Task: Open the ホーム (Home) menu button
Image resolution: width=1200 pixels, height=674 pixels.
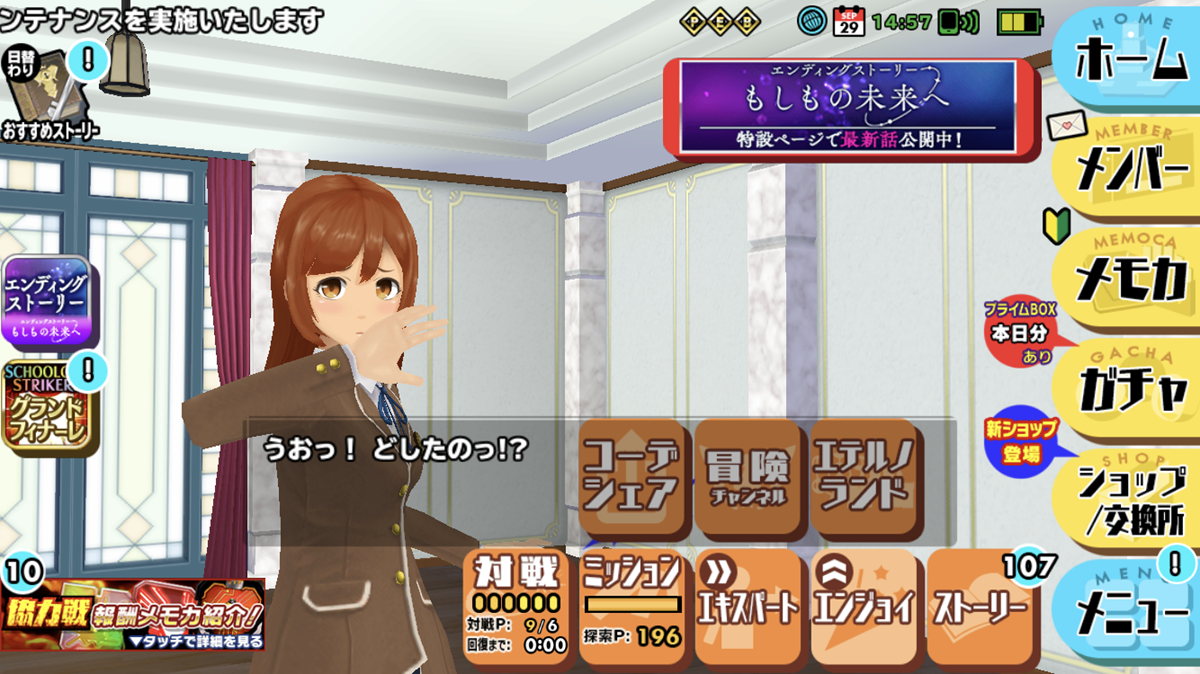Action: tap(1130, 62)
